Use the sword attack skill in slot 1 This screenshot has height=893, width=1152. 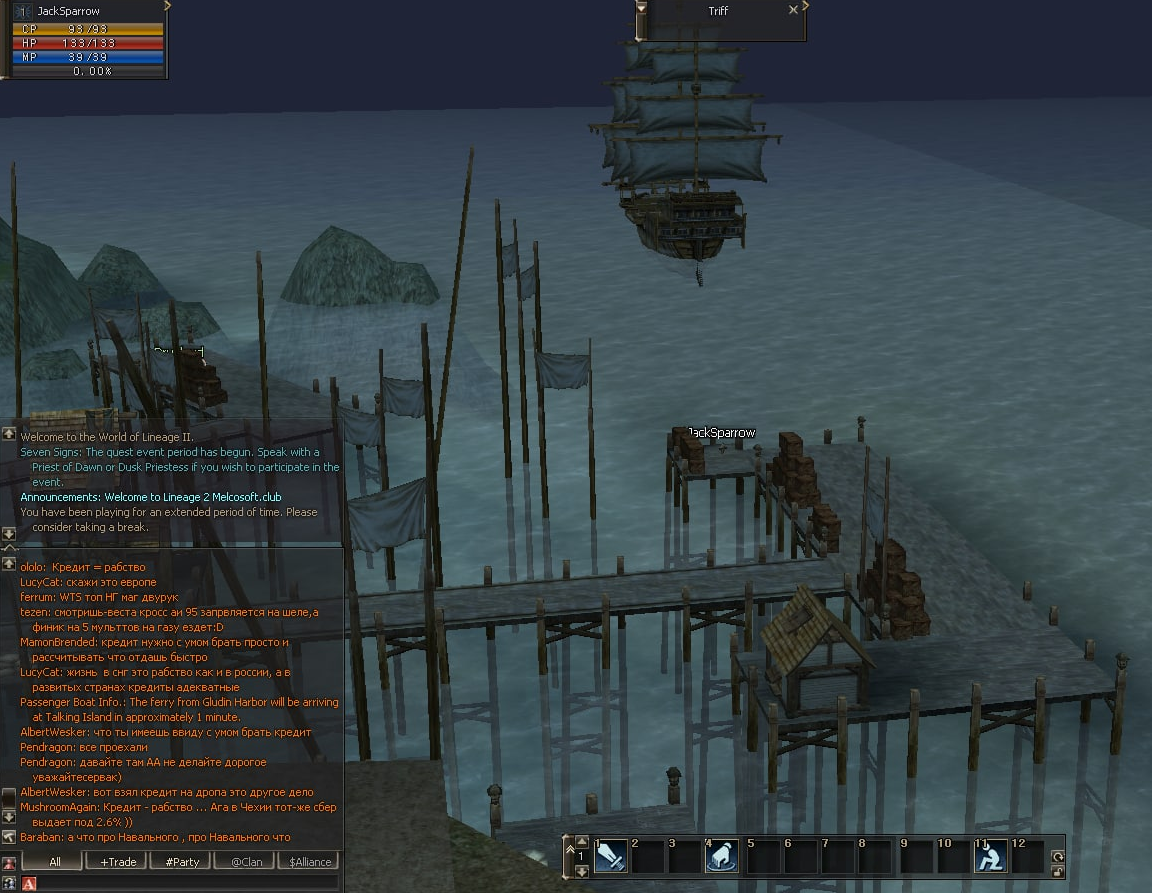tap(611, 856)
